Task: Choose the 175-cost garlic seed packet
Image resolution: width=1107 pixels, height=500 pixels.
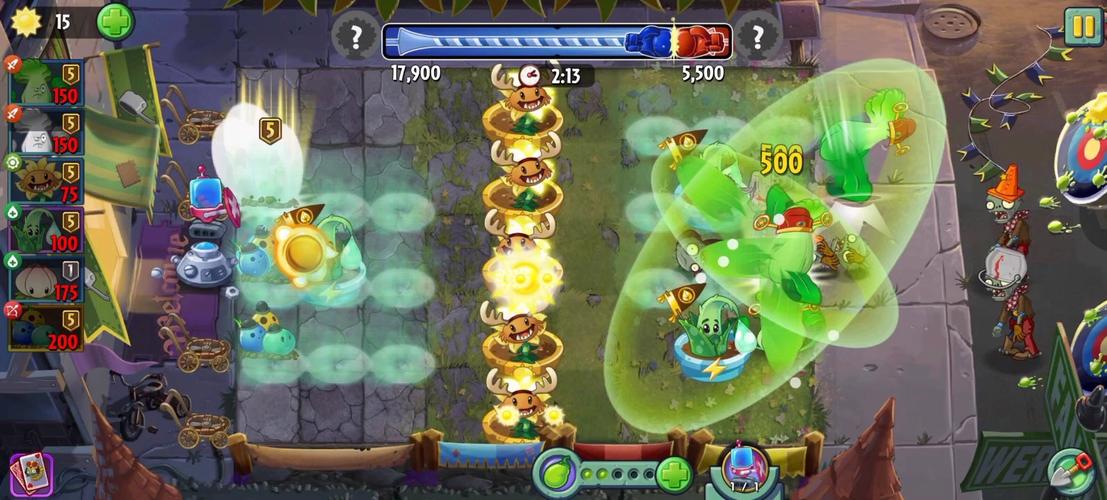Action: pyautogui.click(x=40, y=277)
